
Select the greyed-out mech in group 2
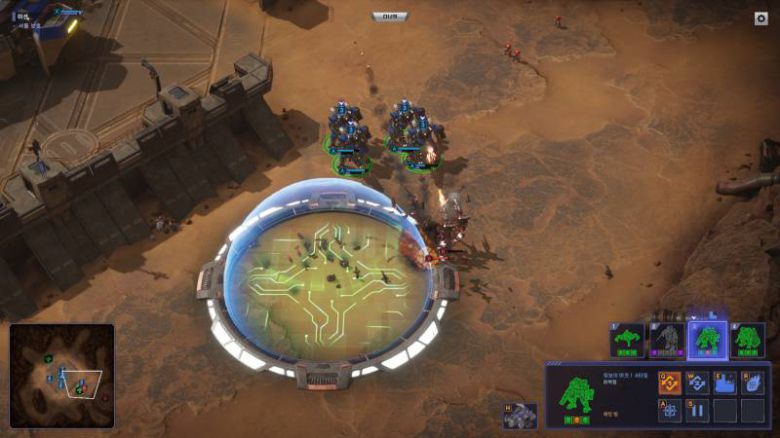coord(667,340)
